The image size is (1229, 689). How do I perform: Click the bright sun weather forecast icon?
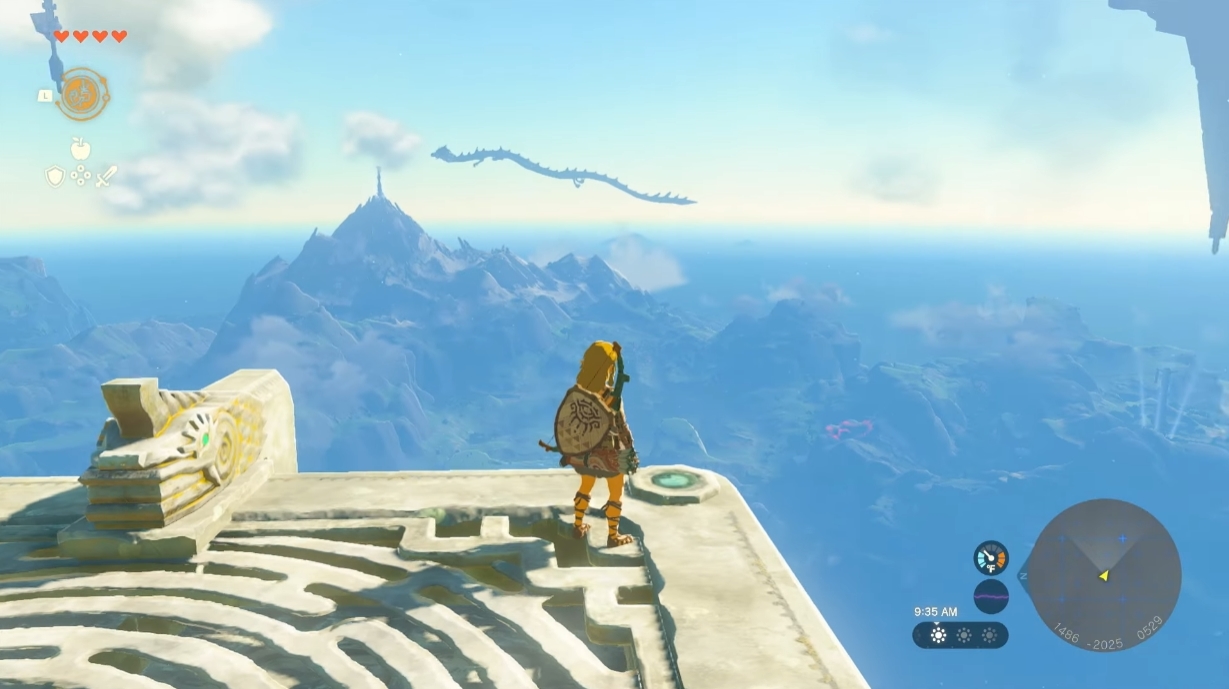point(938,635)
